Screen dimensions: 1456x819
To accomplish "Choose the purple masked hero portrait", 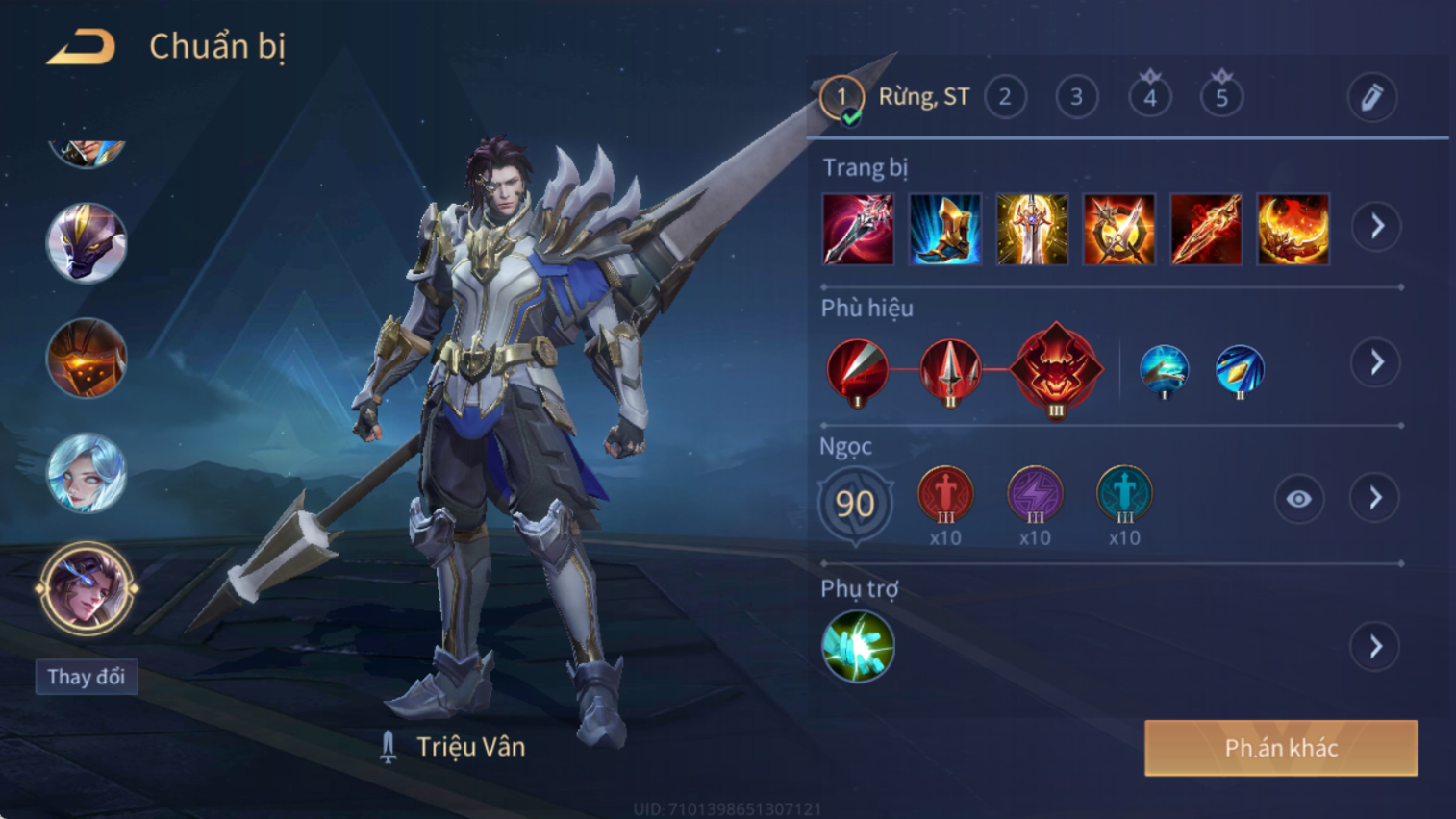I will pyautogui.click(x=87, y=242).
